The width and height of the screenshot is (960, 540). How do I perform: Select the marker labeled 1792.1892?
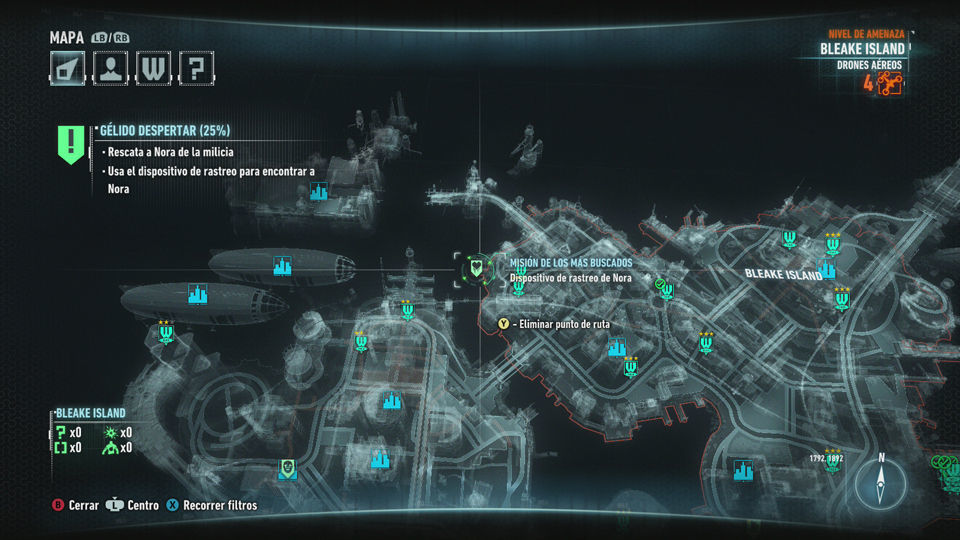point(828,459)
